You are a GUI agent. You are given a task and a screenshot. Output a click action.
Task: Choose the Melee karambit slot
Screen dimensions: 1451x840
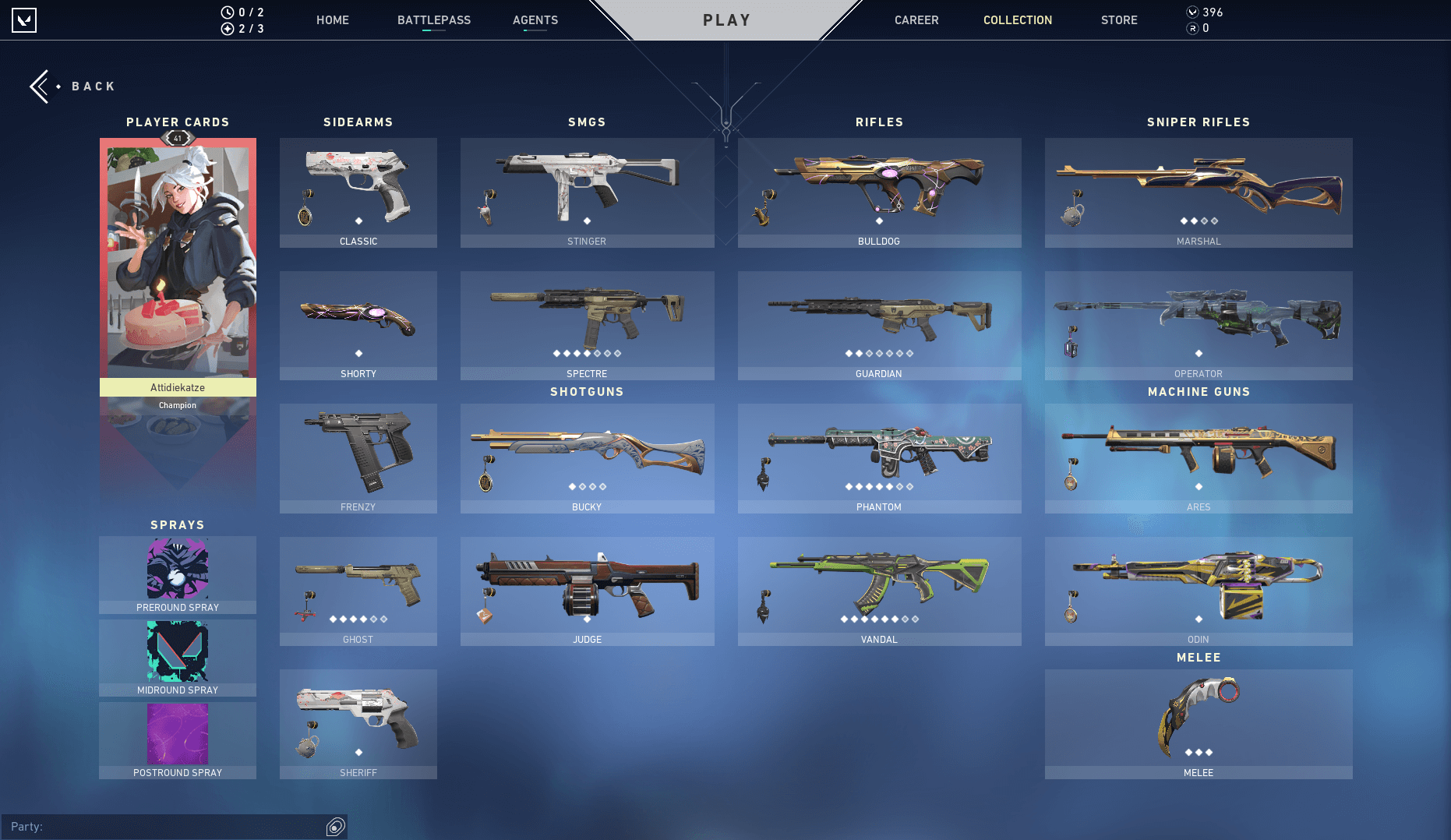point(1199,724)
